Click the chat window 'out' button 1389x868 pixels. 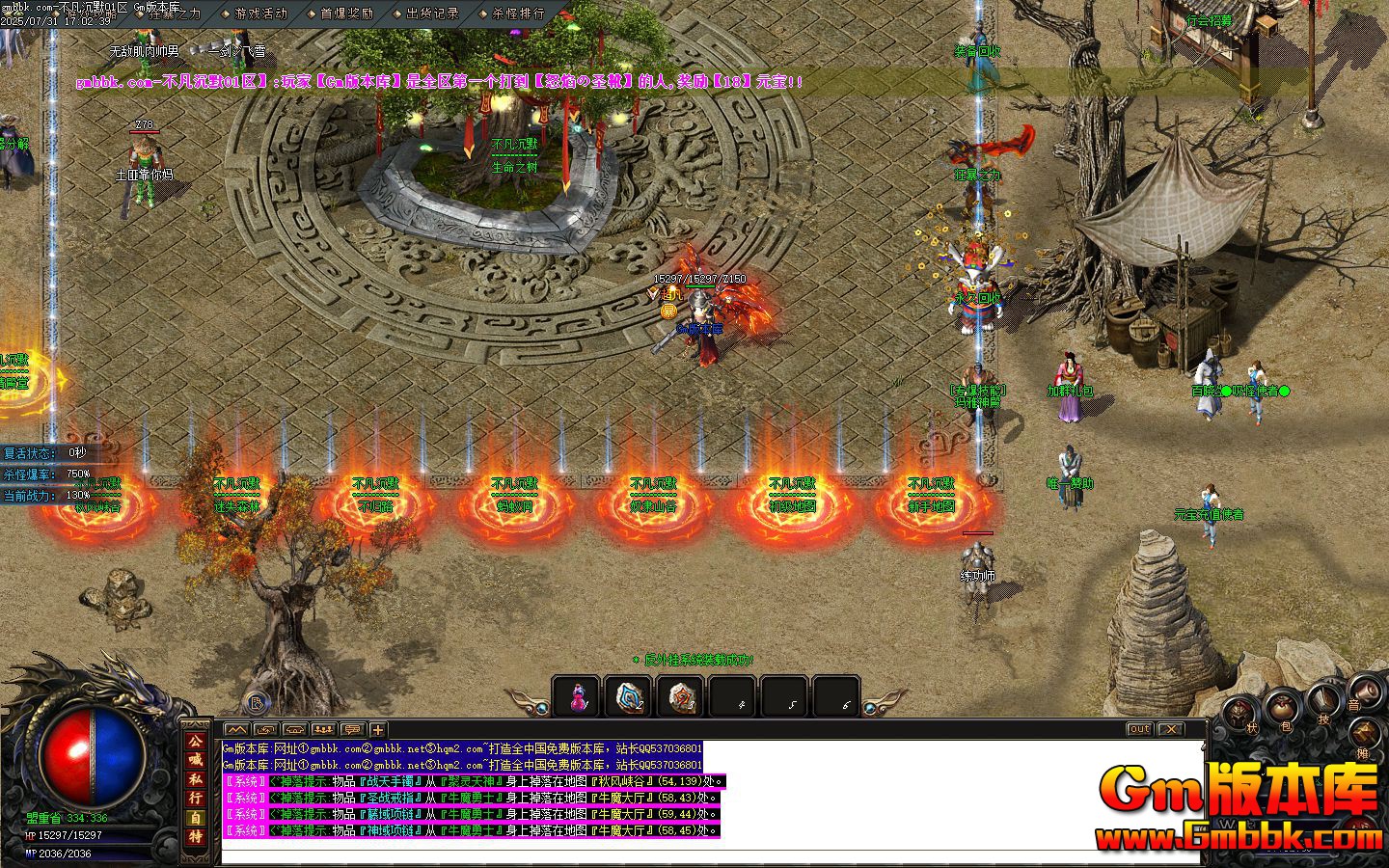click(x=1139, y=729)
